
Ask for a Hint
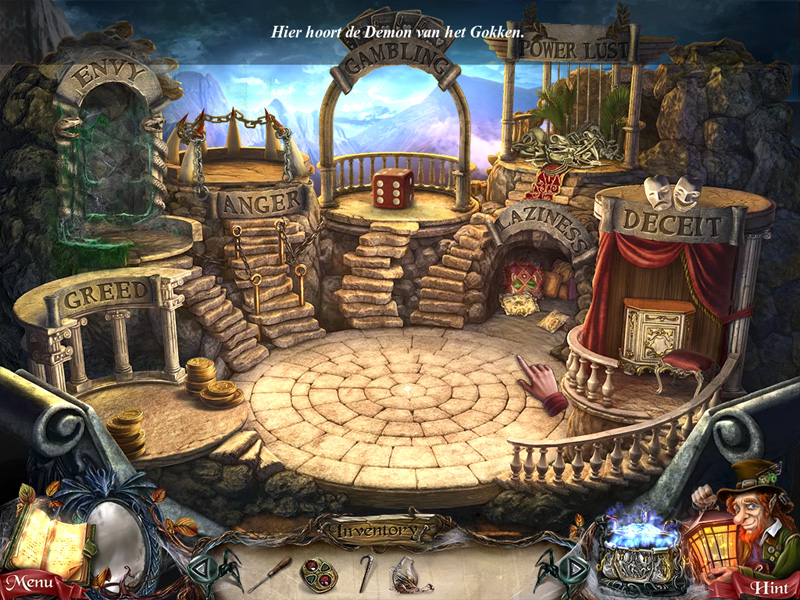click(769, 584)
